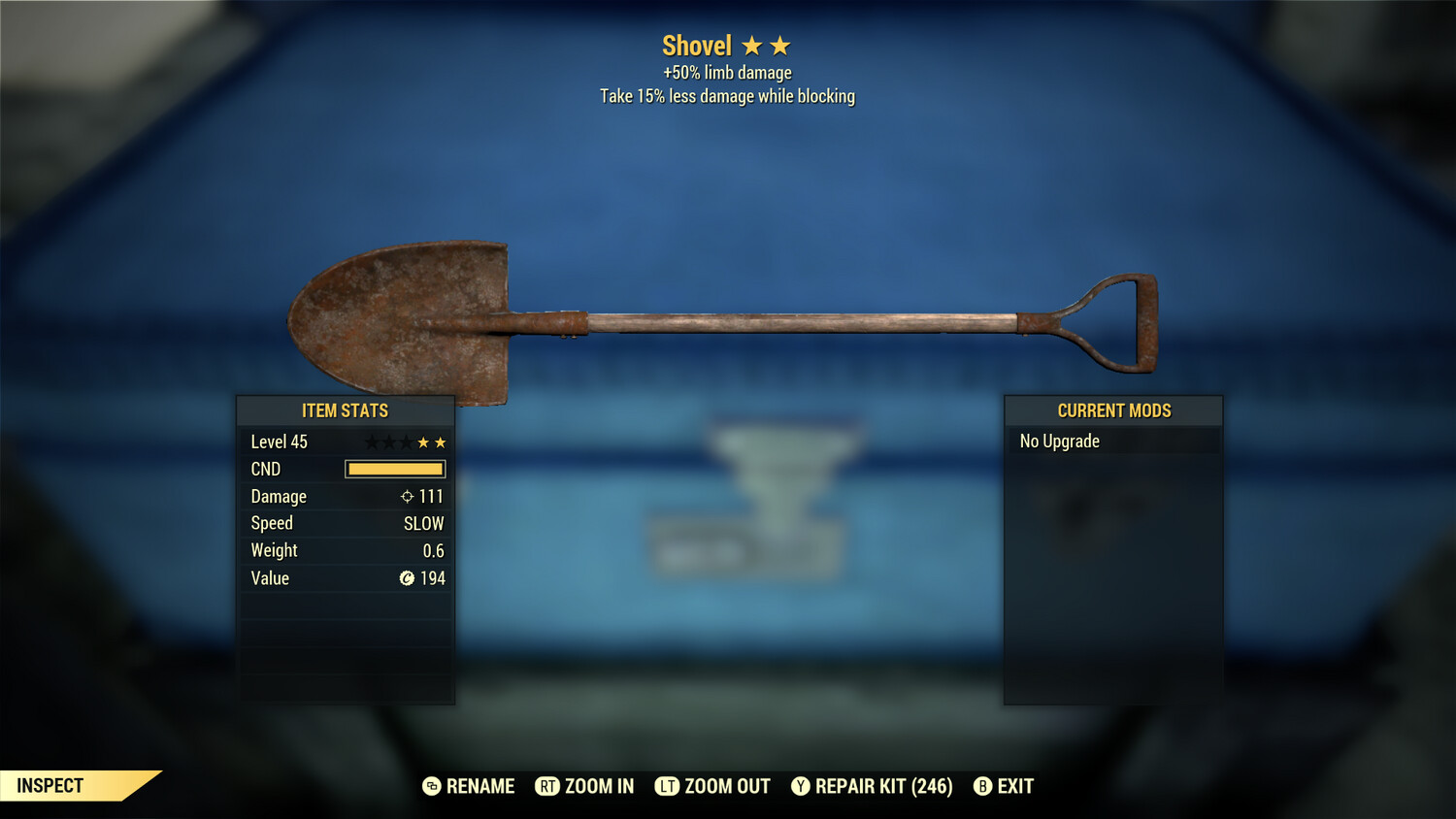Click the rename controller button icon
Screen dimensions: 1456x819
click(x=433, y=786)
